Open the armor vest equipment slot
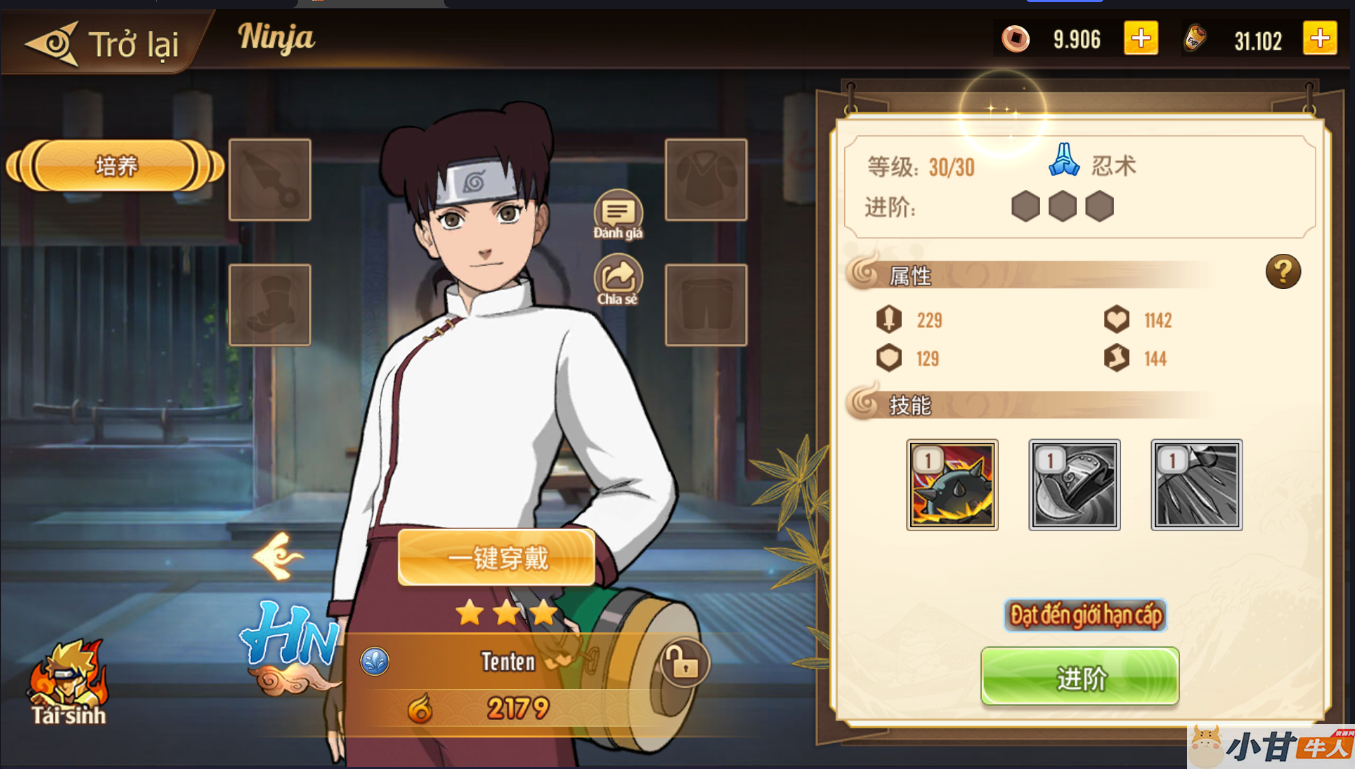This screenshot has height=769, width=1355. (x=706, y=180)
